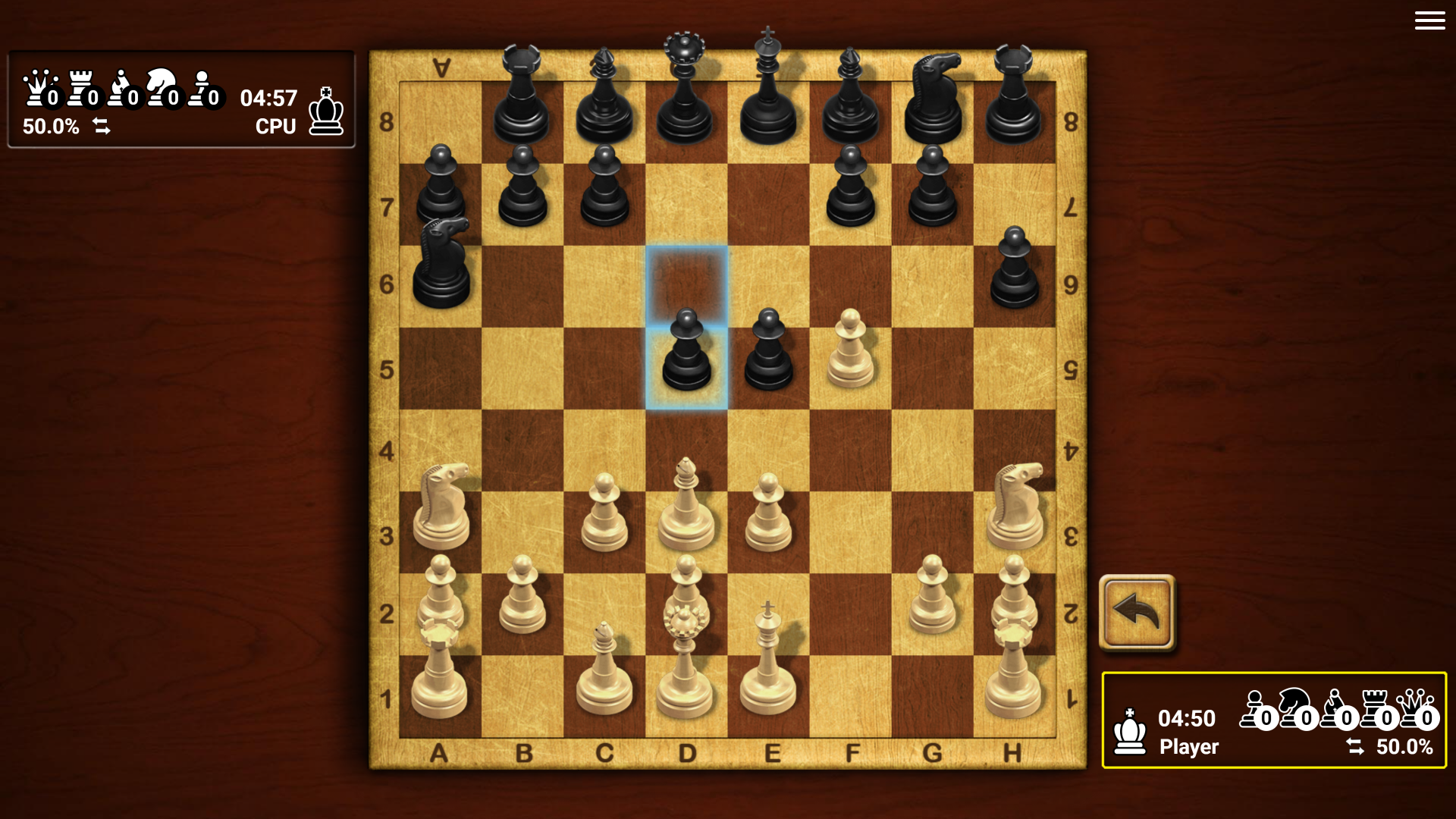Click the 50.0% win percentage in Player panel
This screenshot has width=1456, height=819.
(1404, 746)
